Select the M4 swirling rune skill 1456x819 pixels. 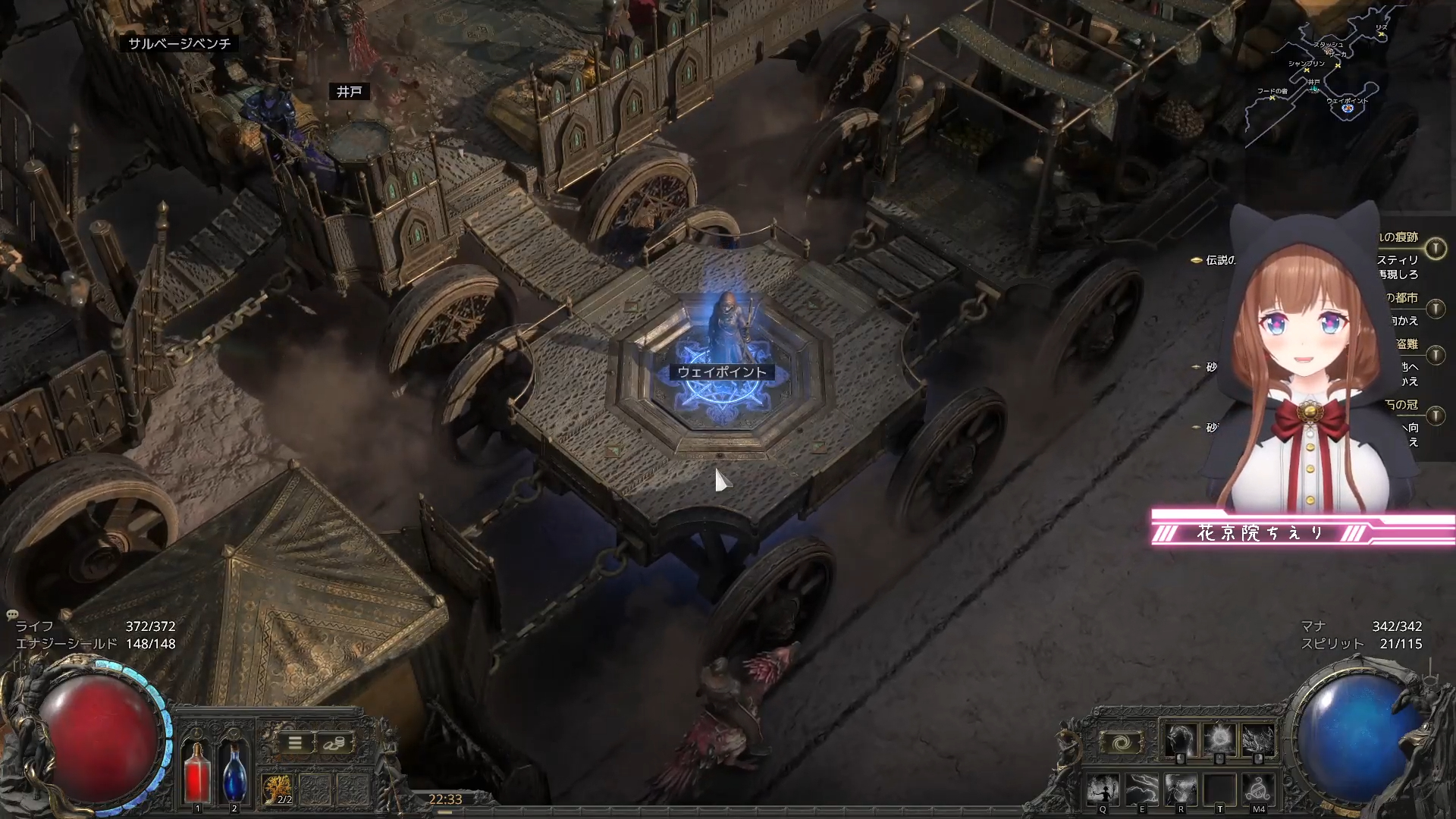1259,790
